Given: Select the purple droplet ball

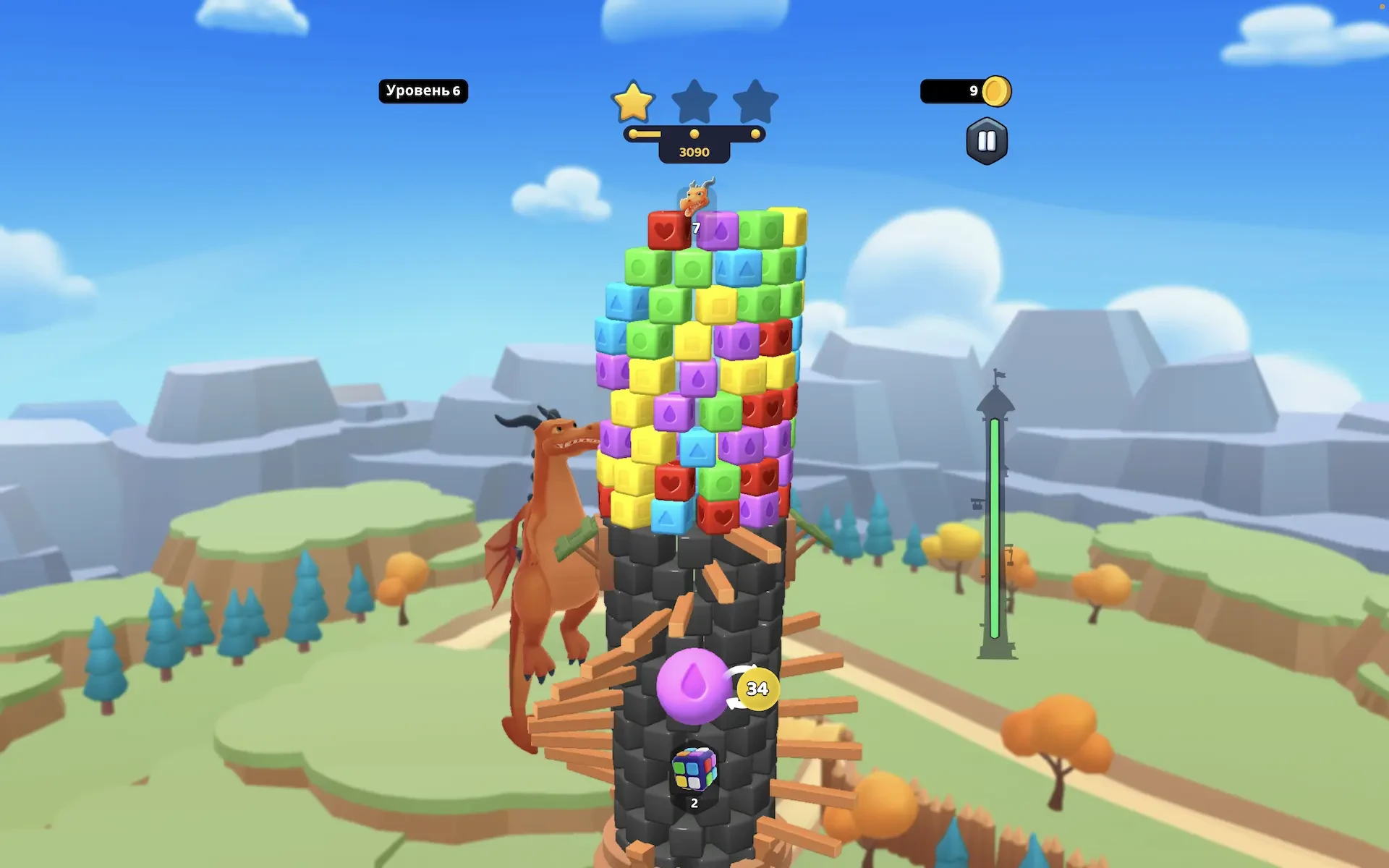Looking at the screenshot, I should click(692, 686).
